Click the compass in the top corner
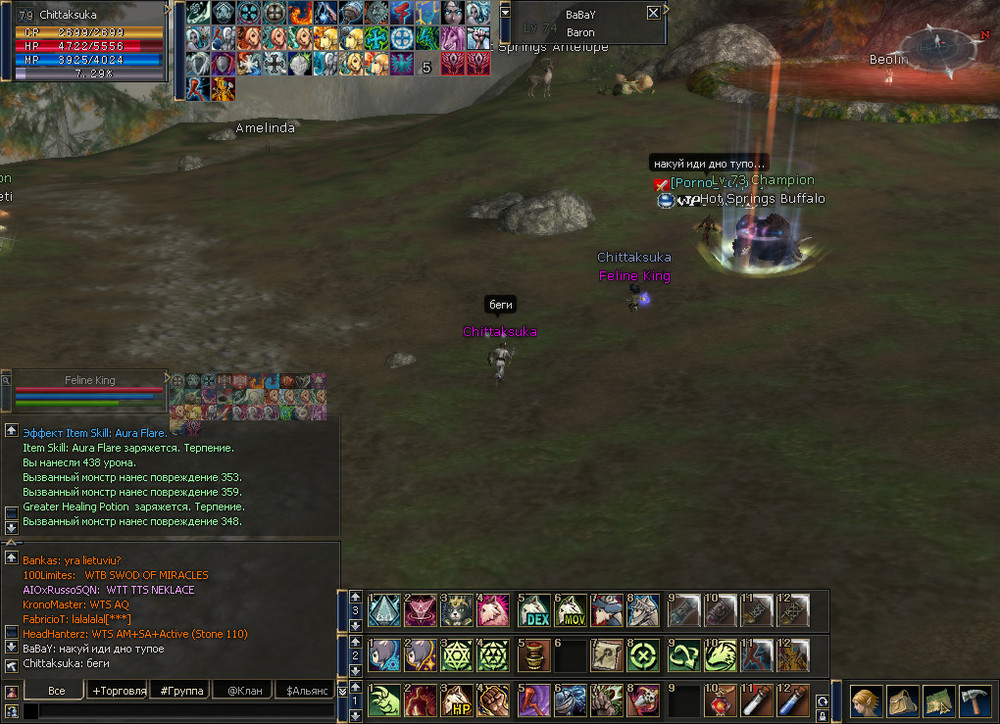The image size is (1000, 724). click(936, 47)
